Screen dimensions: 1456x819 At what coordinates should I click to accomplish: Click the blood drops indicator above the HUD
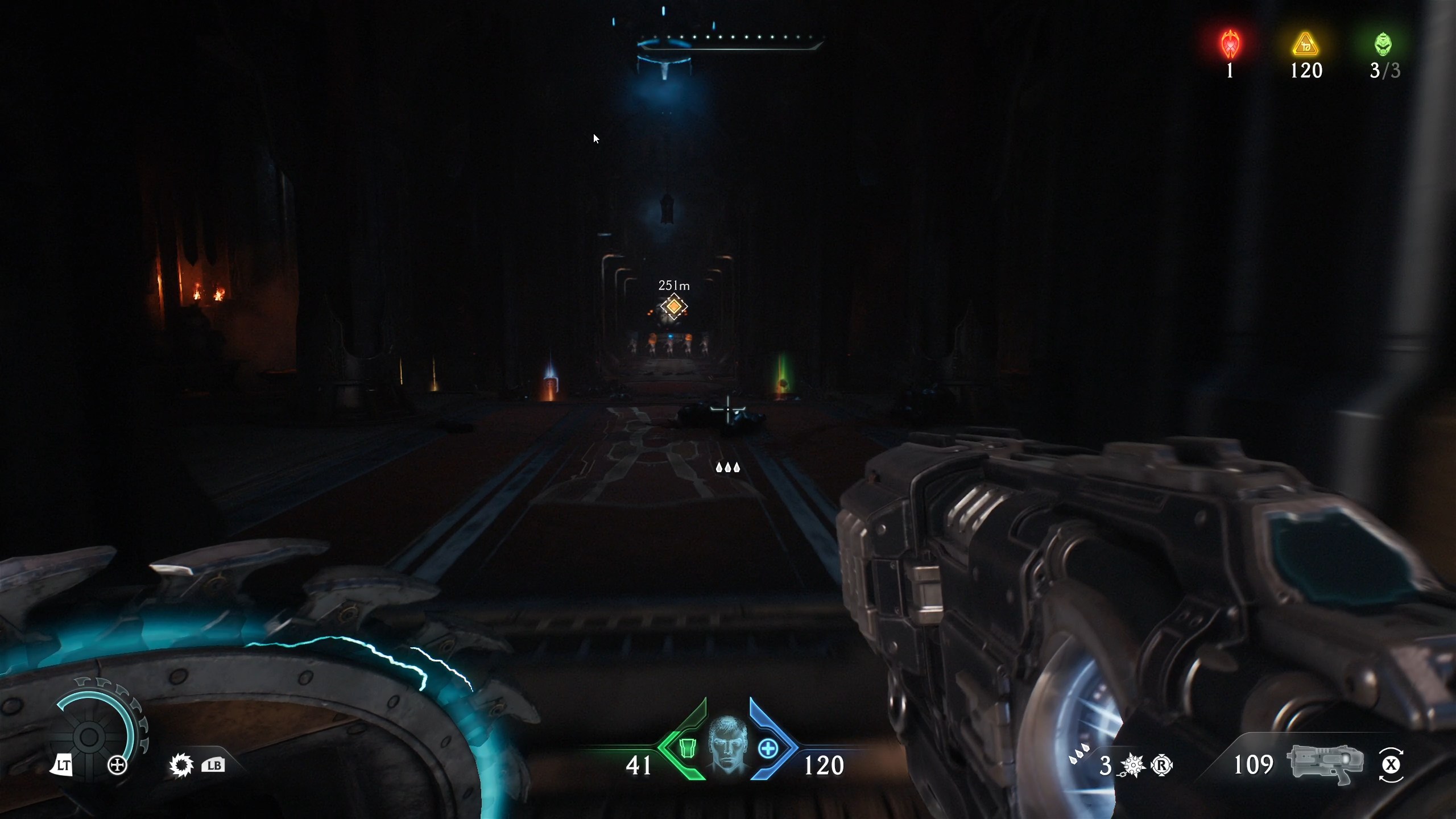[x=729, y=468]
